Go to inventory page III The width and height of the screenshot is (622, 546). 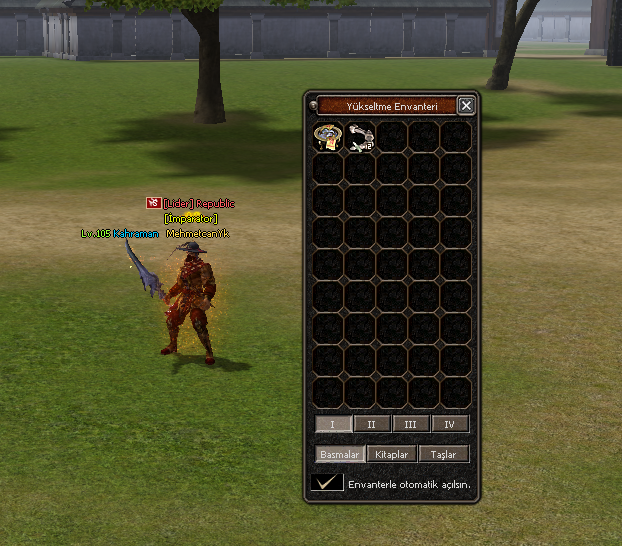(x=411, y=424)
